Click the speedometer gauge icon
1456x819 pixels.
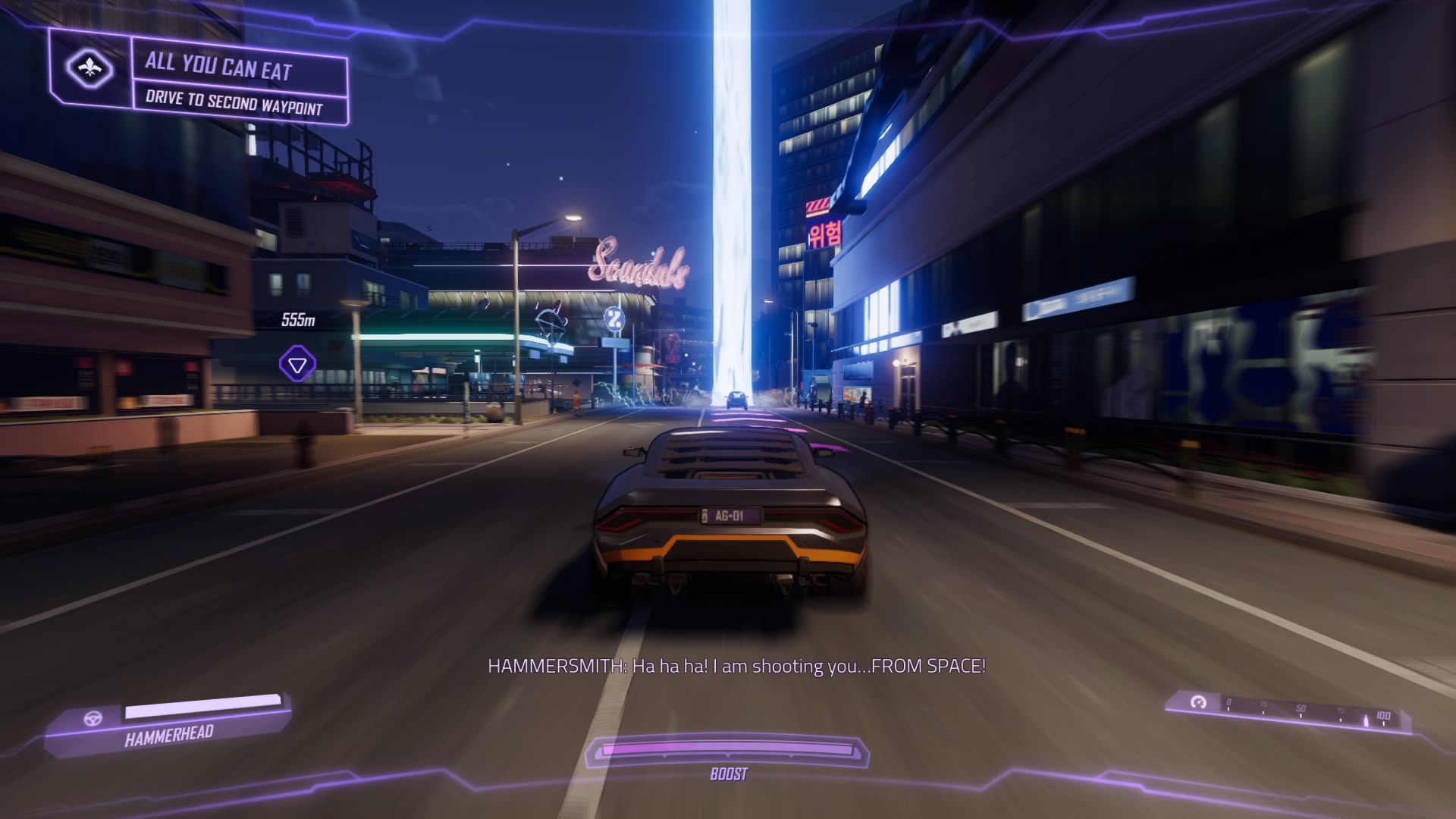pos(1198,703)
